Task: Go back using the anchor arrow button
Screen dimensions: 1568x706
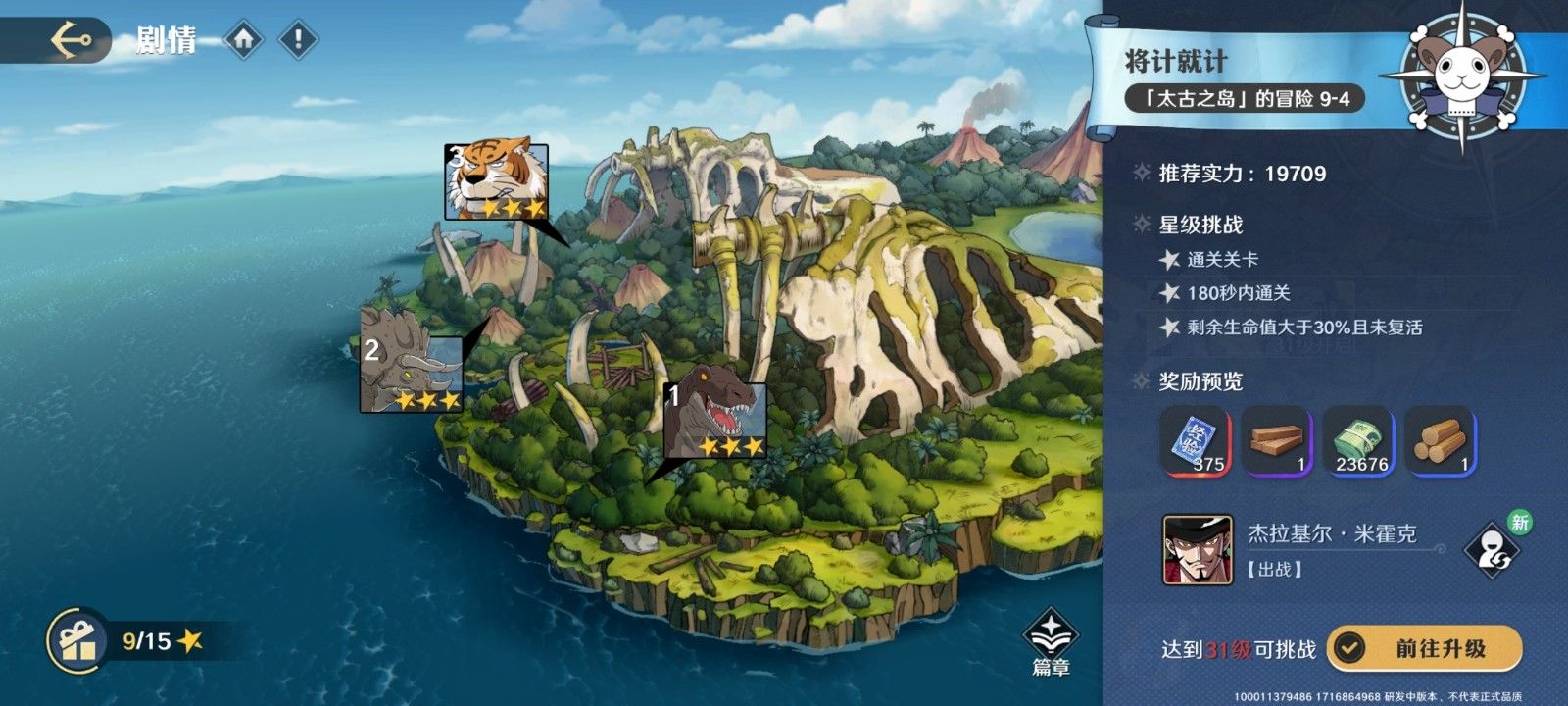Action: 73,40
